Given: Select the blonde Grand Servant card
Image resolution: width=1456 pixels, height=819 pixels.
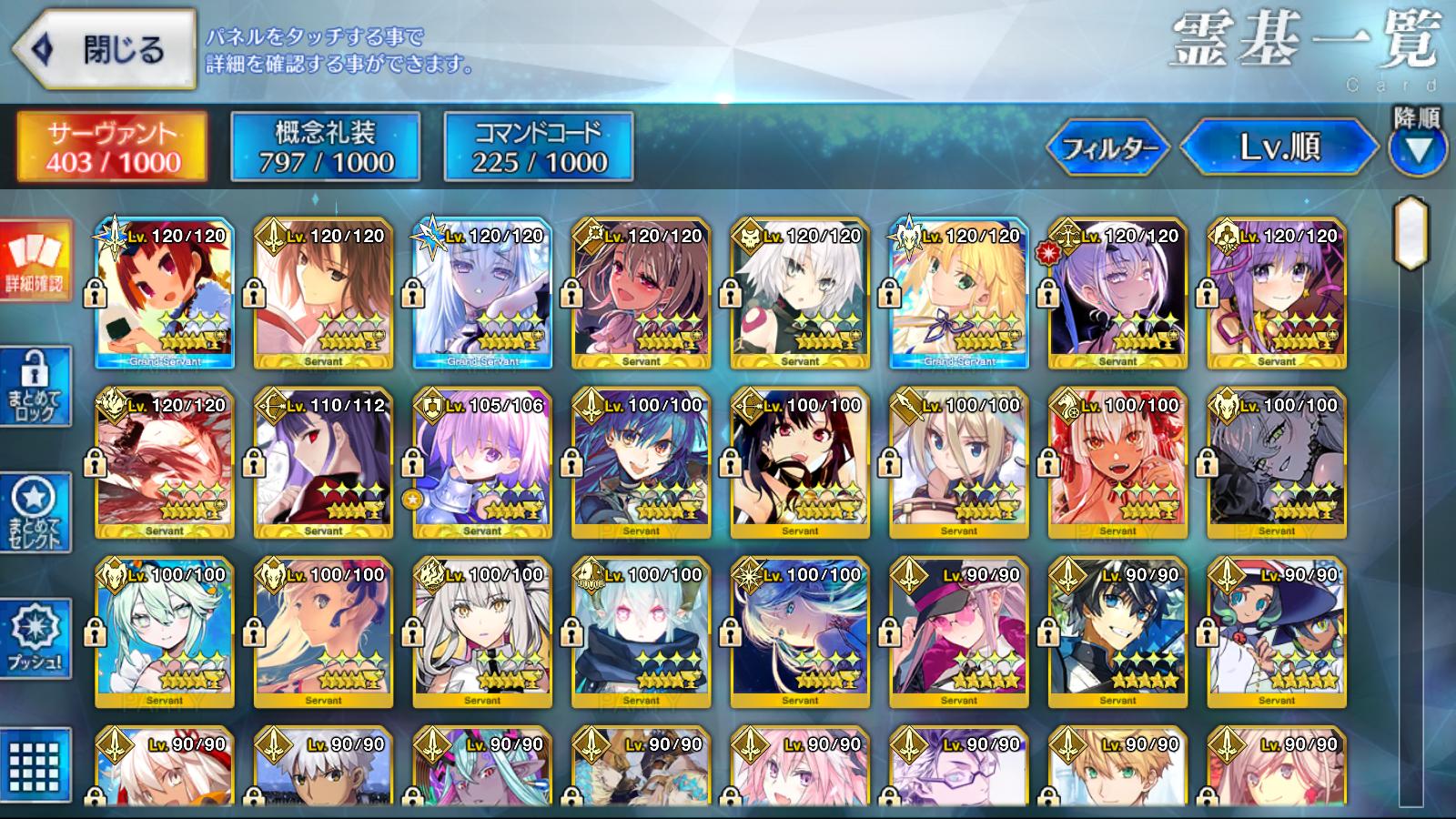Looking at the screenshot, I should click(x=959, y=294).
